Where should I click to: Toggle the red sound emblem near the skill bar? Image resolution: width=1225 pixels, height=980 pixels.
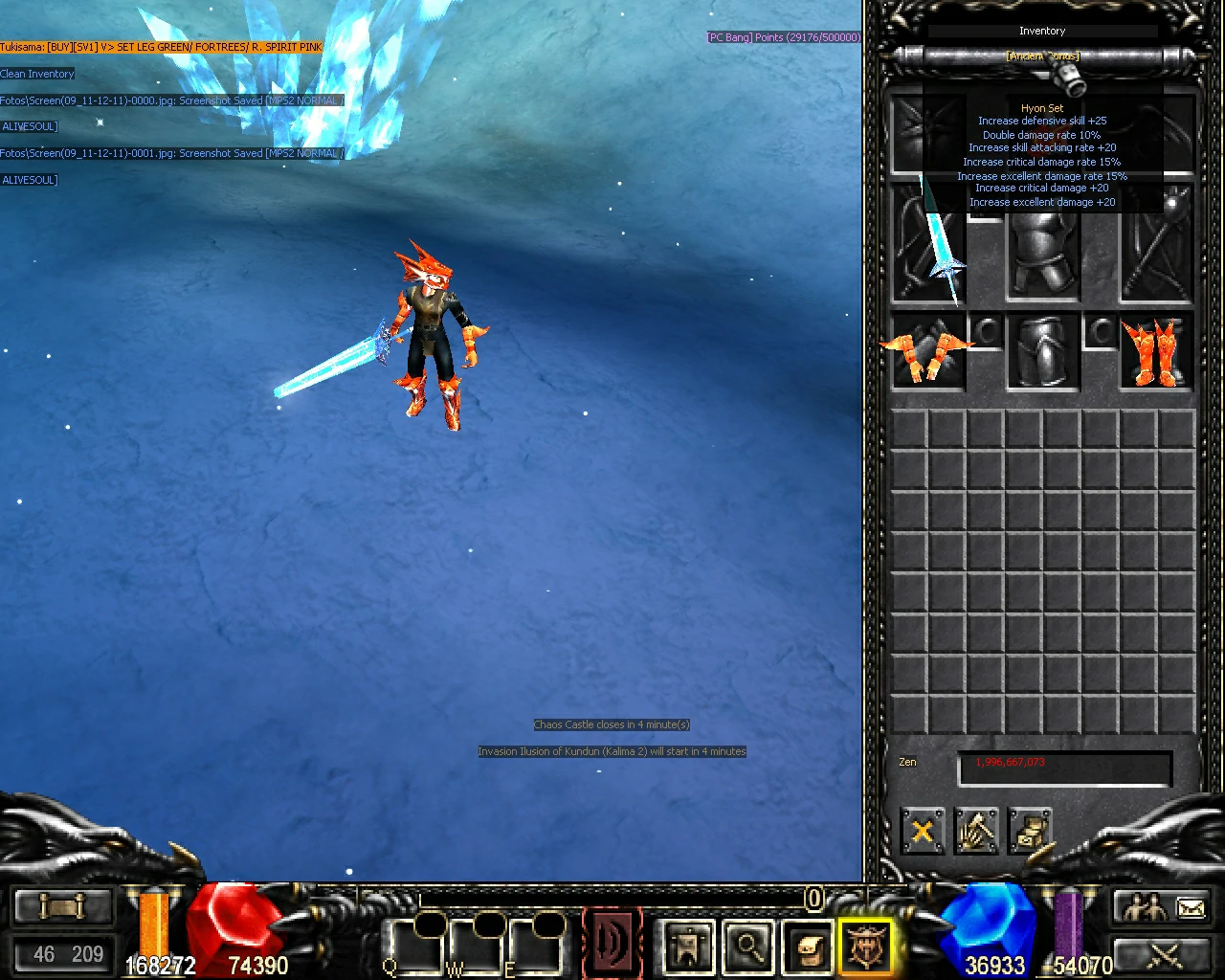pyautogui.click(x=612, y=943)
